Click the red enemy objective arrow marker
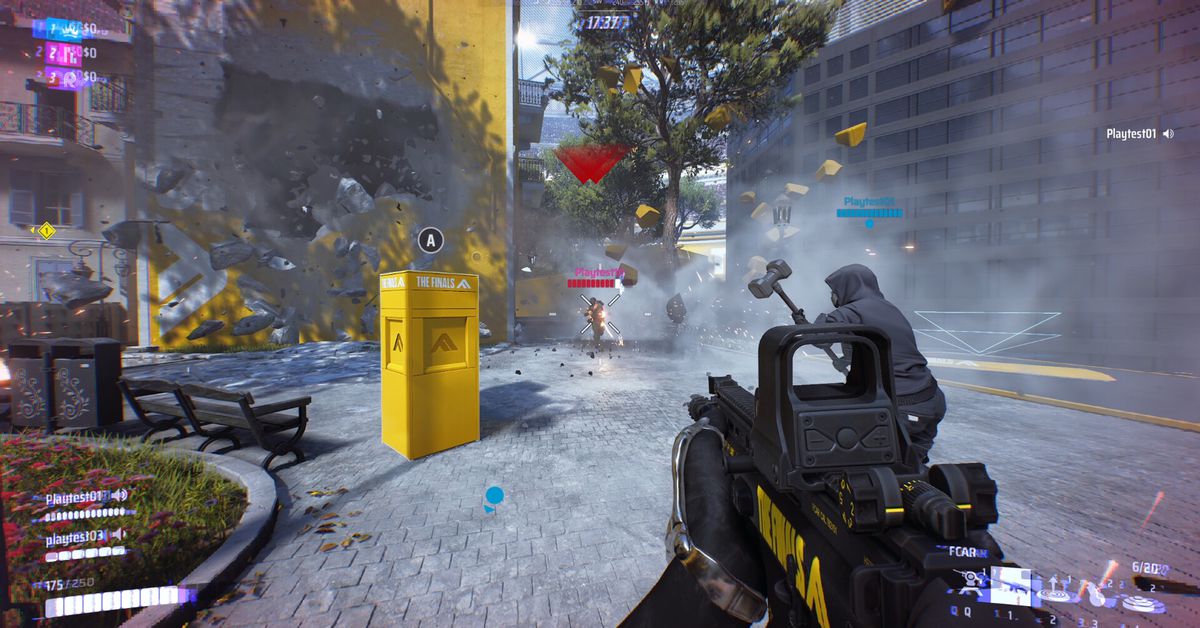This screenshot has height=628, width=1200. [x=591, y=163]
